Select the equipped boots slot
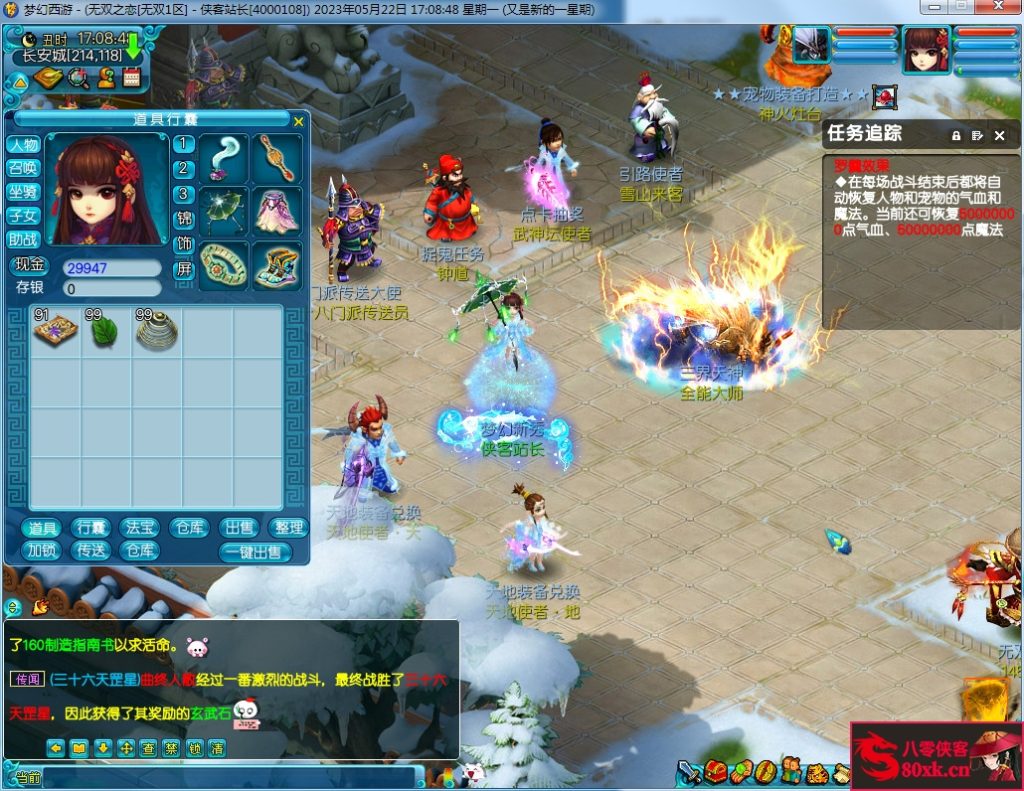 click(276, 265)
